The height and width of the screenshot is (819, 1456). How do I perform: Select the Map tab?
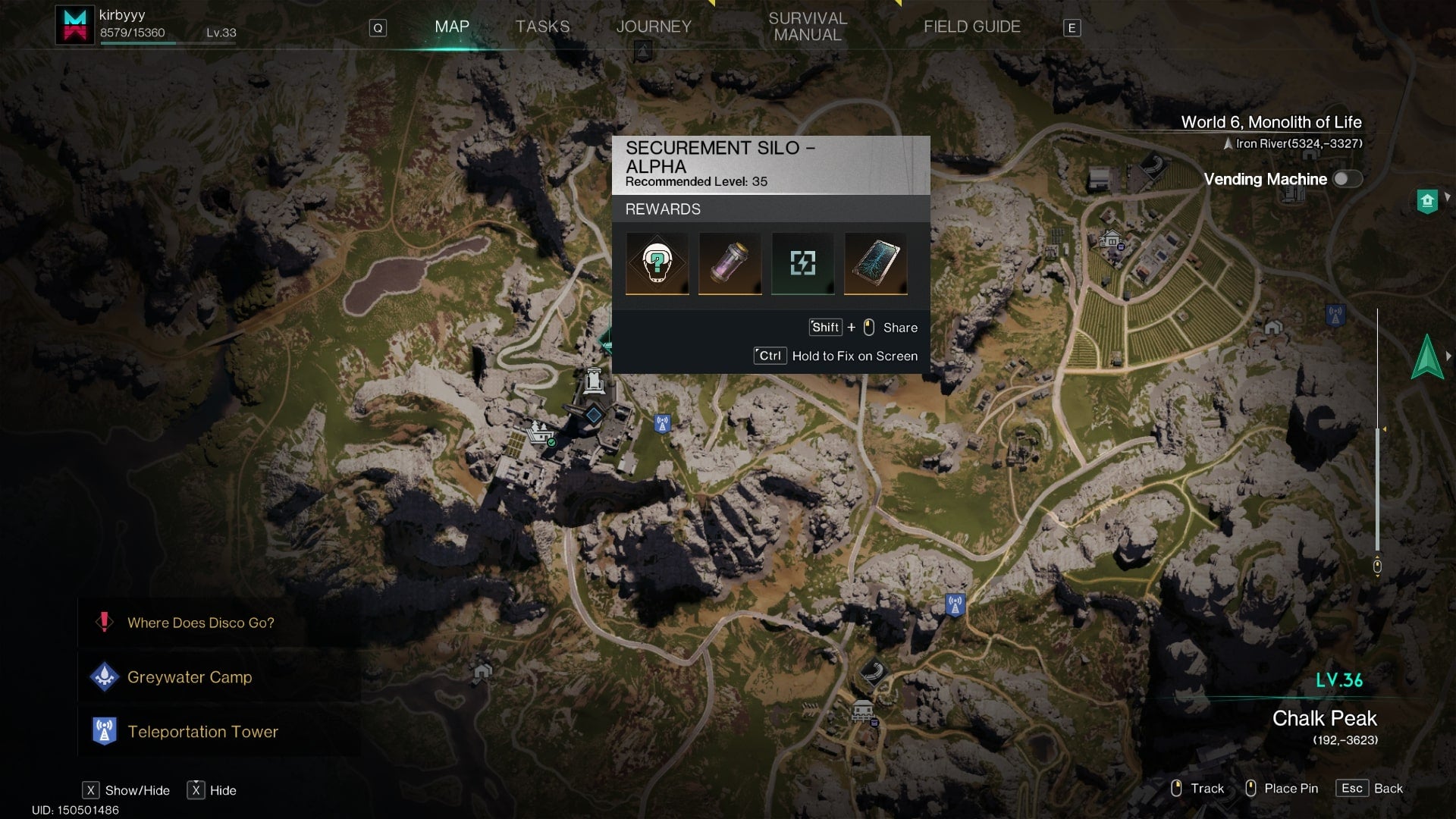click(x=451, y=27)
